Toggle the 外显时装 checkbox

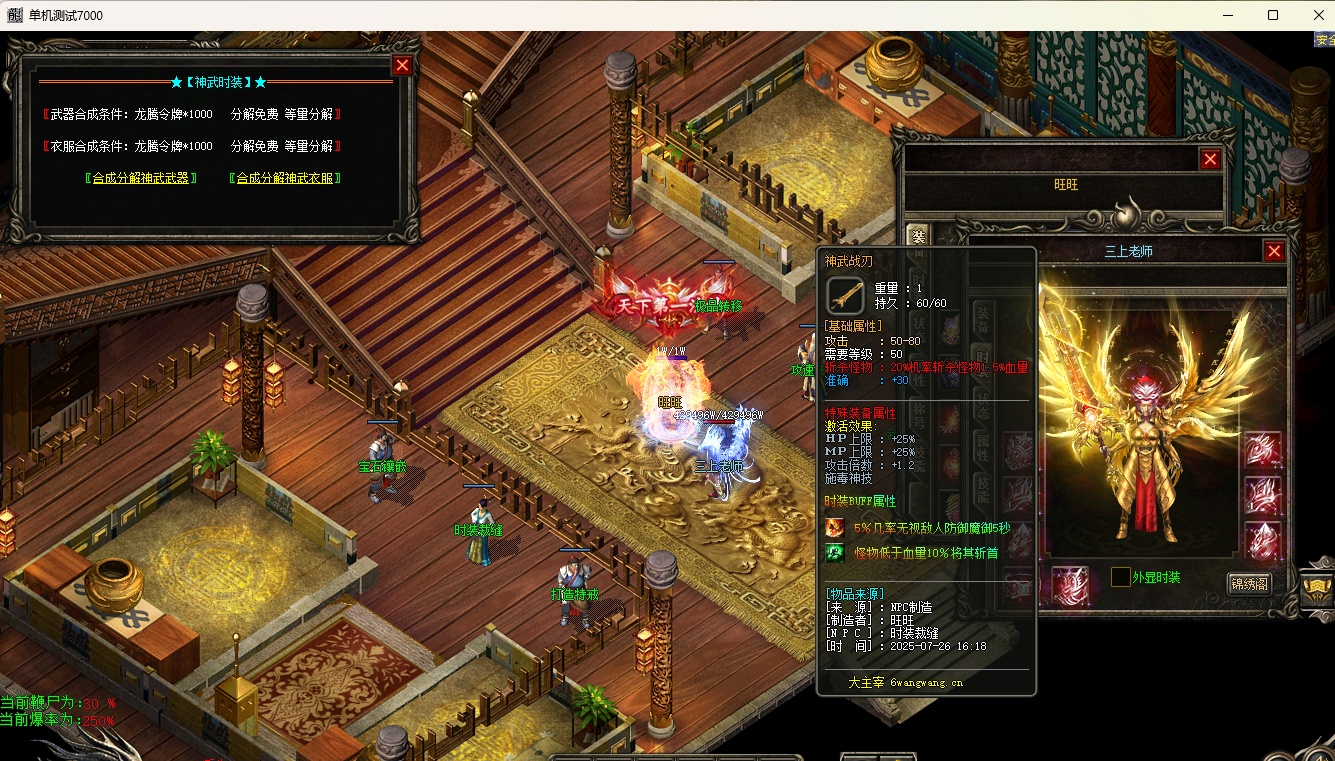(x=1120, y=577)
